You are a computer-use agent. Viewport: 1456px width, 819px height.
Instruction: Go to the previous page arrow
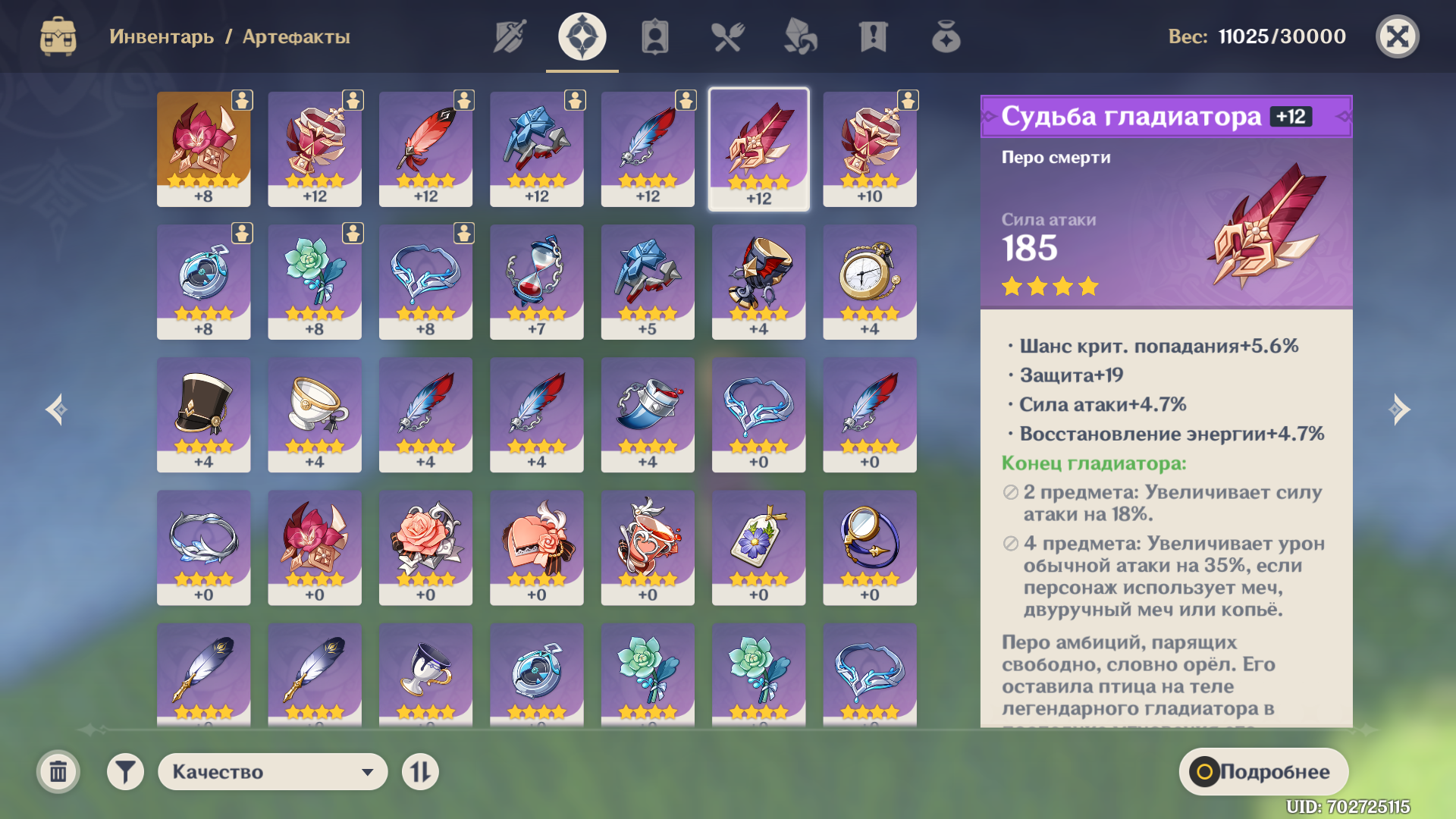pos(56,409)
